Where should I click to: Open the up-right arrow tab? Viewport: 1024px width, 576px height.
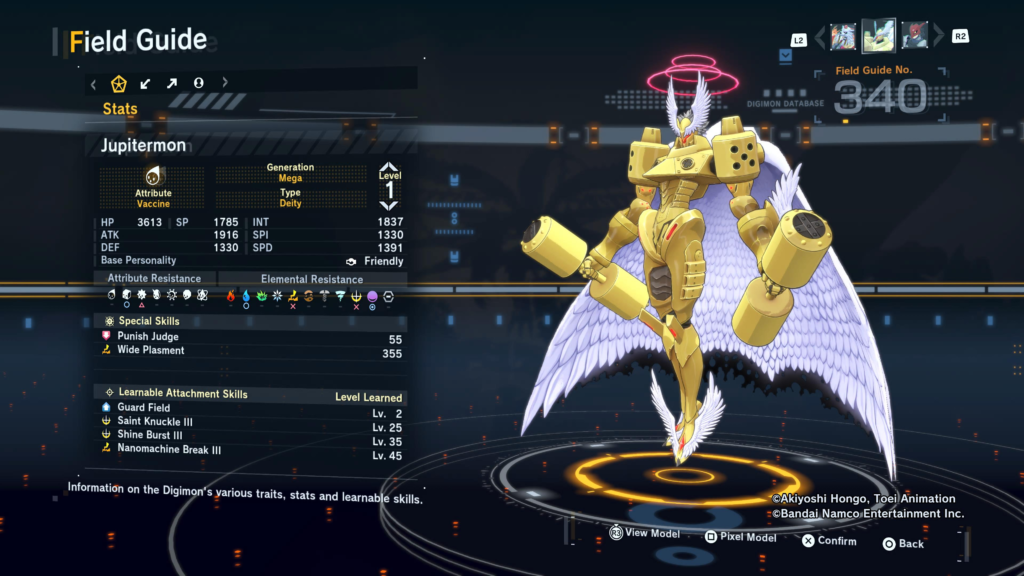[172, 84]
